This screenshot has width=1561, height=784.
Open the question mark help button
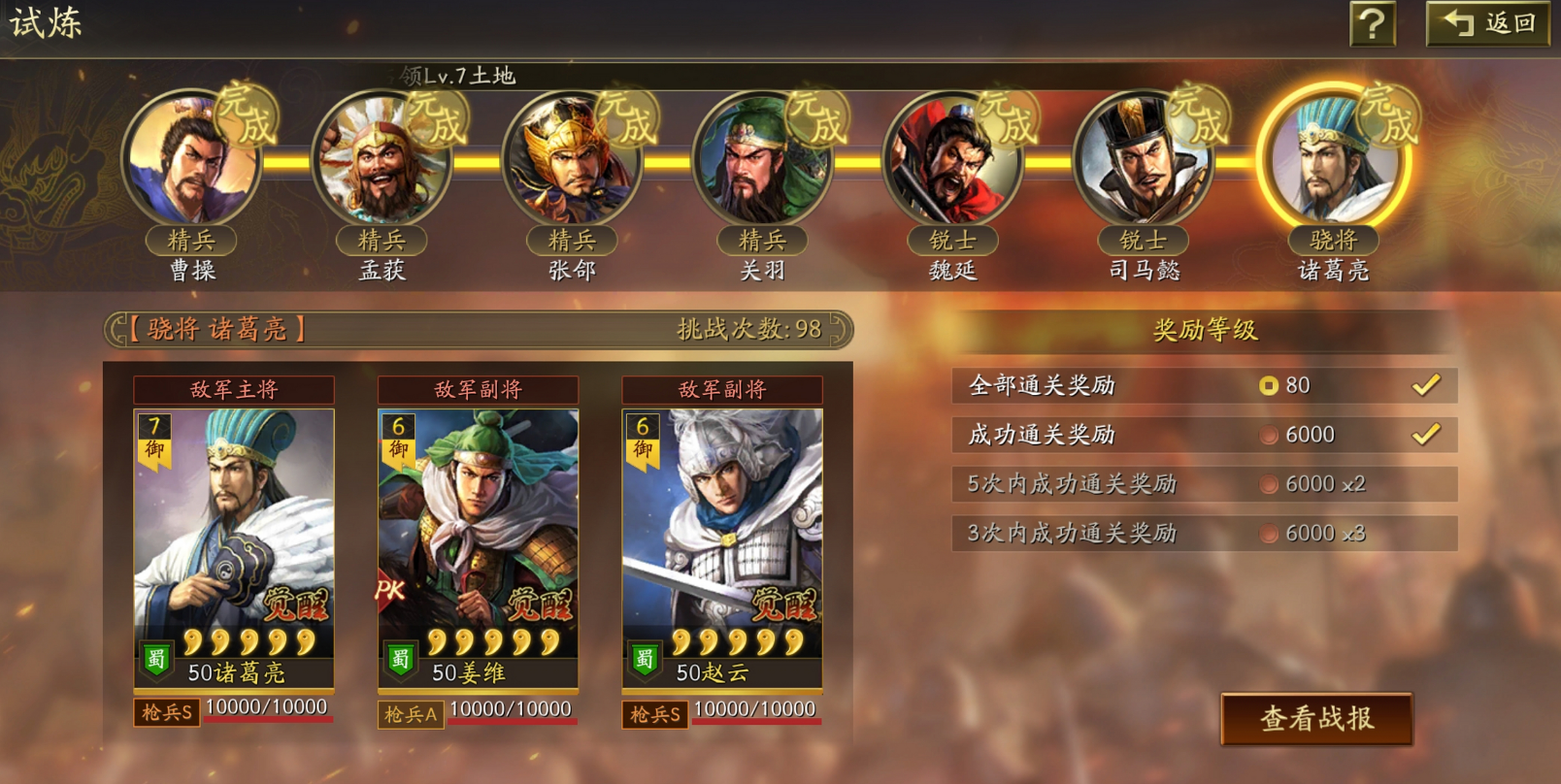[x=1372, y=23]
